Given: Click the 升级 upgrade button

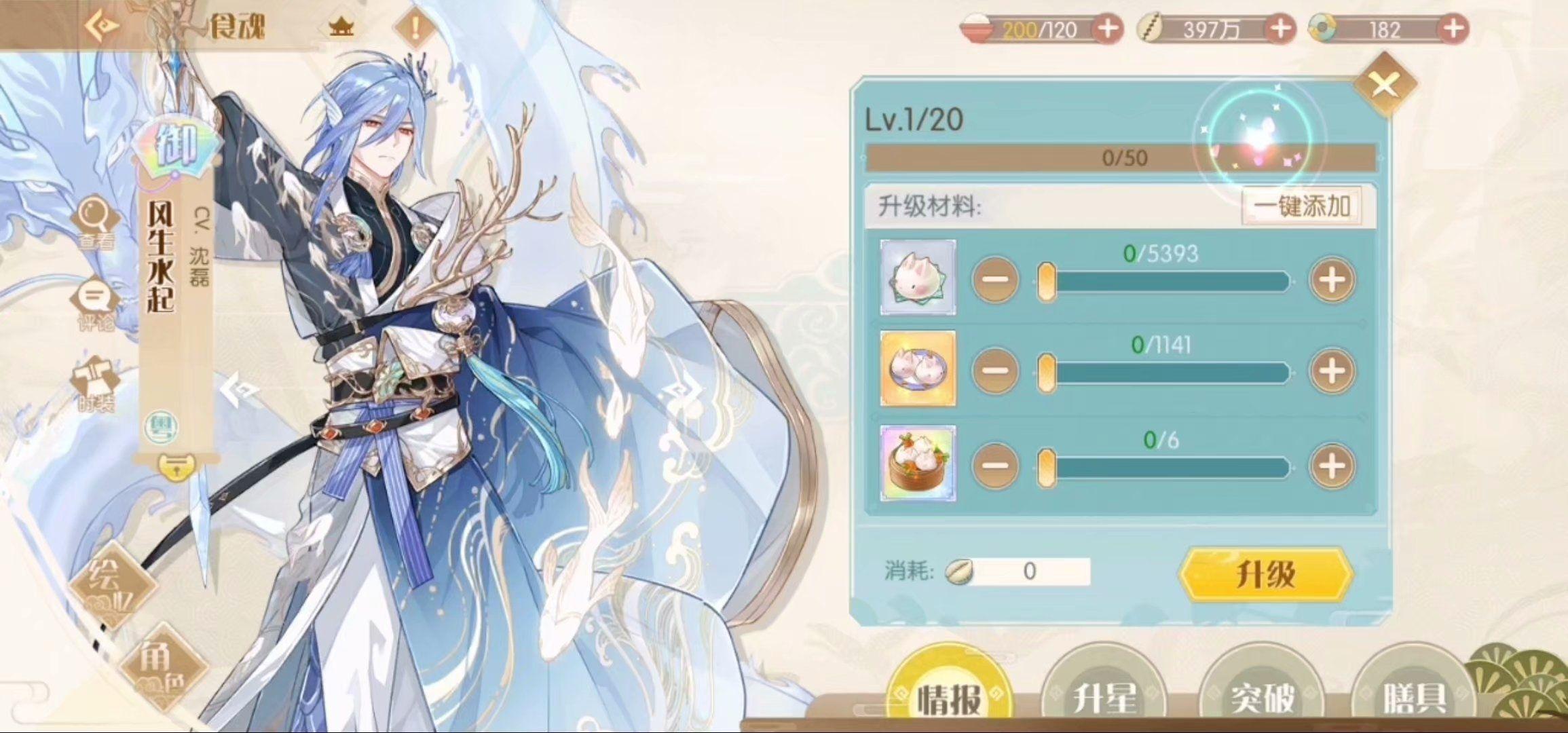Looking at the screenshot, I should [x=1266, y=574].
